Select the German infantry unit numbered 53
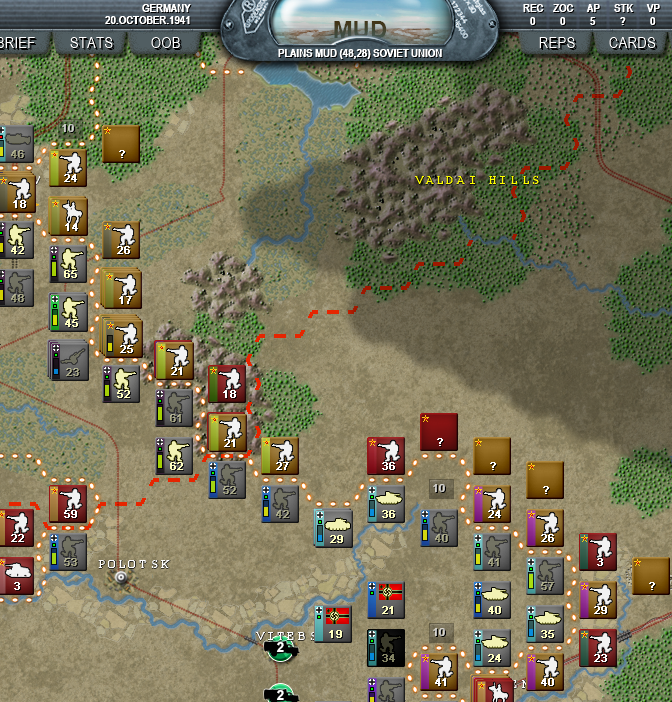 coord(69,552)
